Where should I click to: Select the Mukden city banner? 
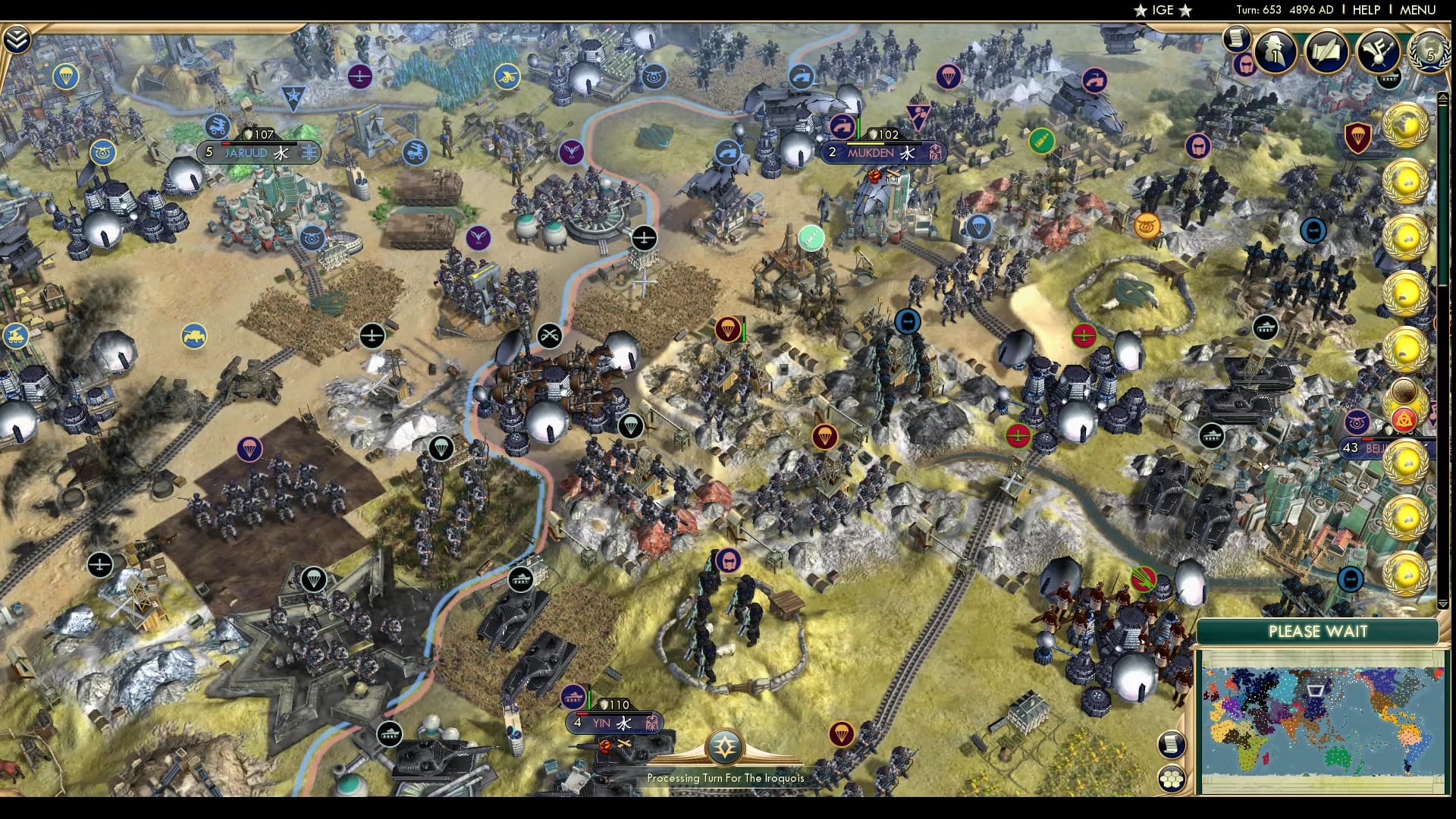tap(883, 152)
